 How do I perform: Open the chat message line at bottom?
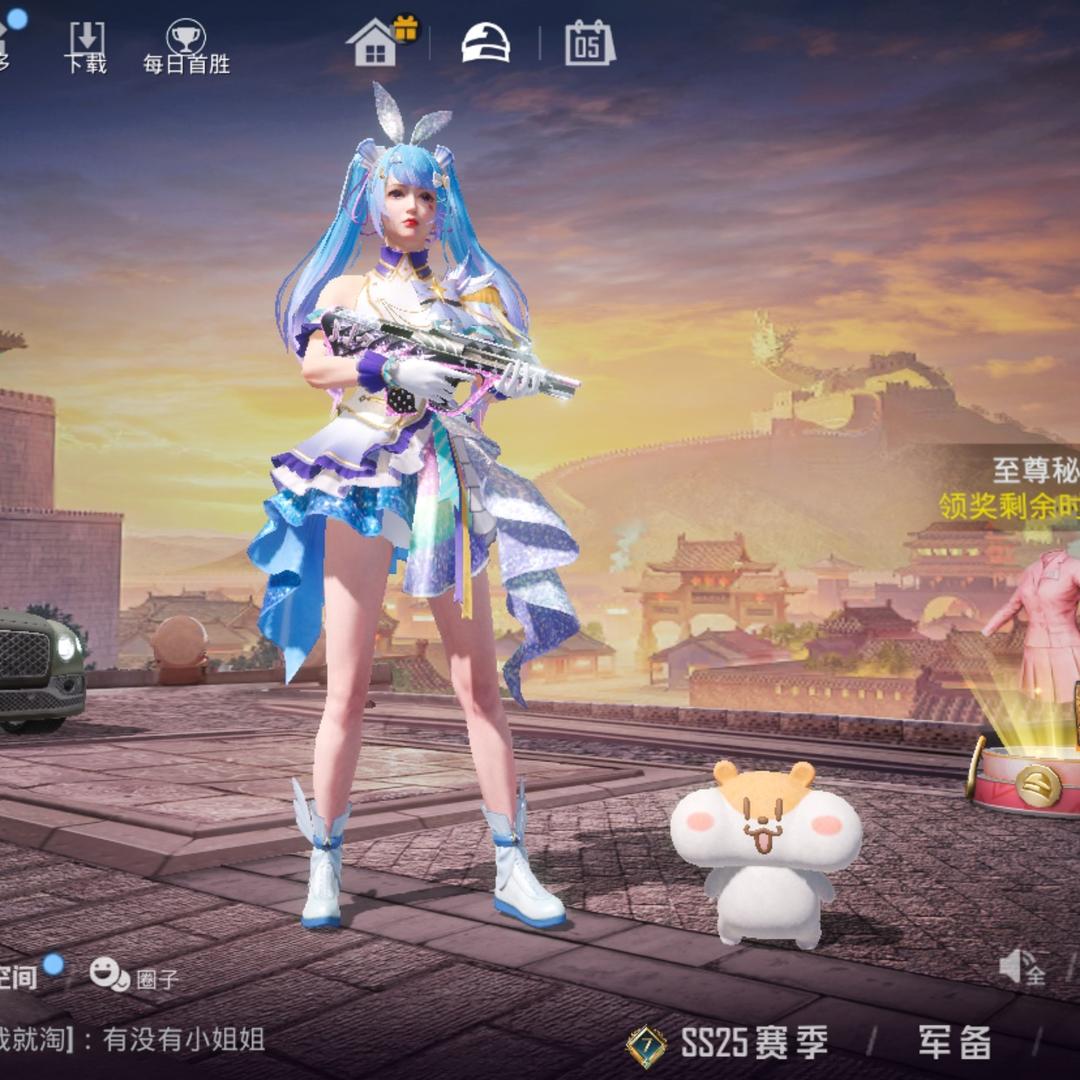coord(140,1040)
